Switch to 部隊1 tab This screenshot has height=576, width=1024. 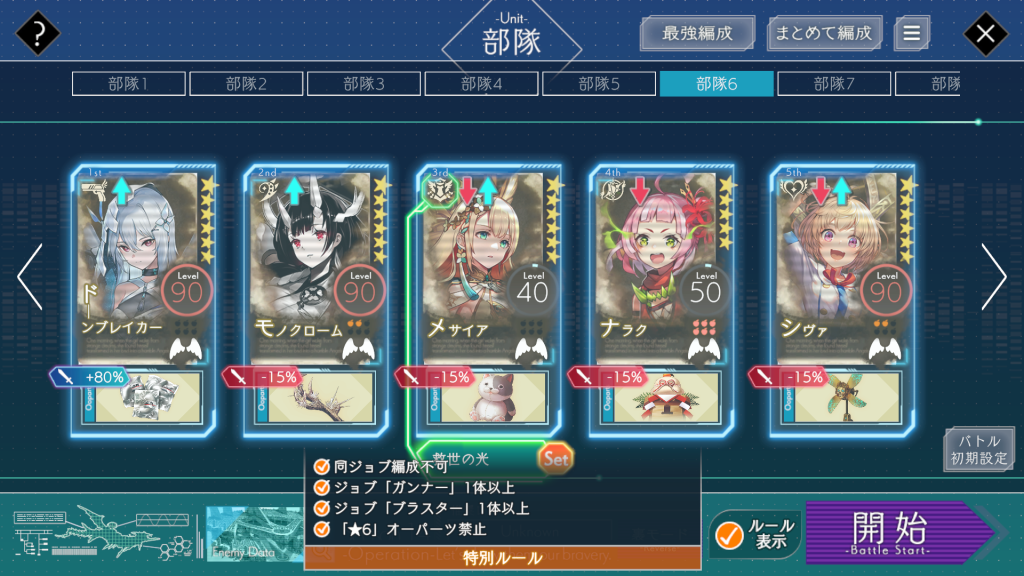(x=128, y=84)
